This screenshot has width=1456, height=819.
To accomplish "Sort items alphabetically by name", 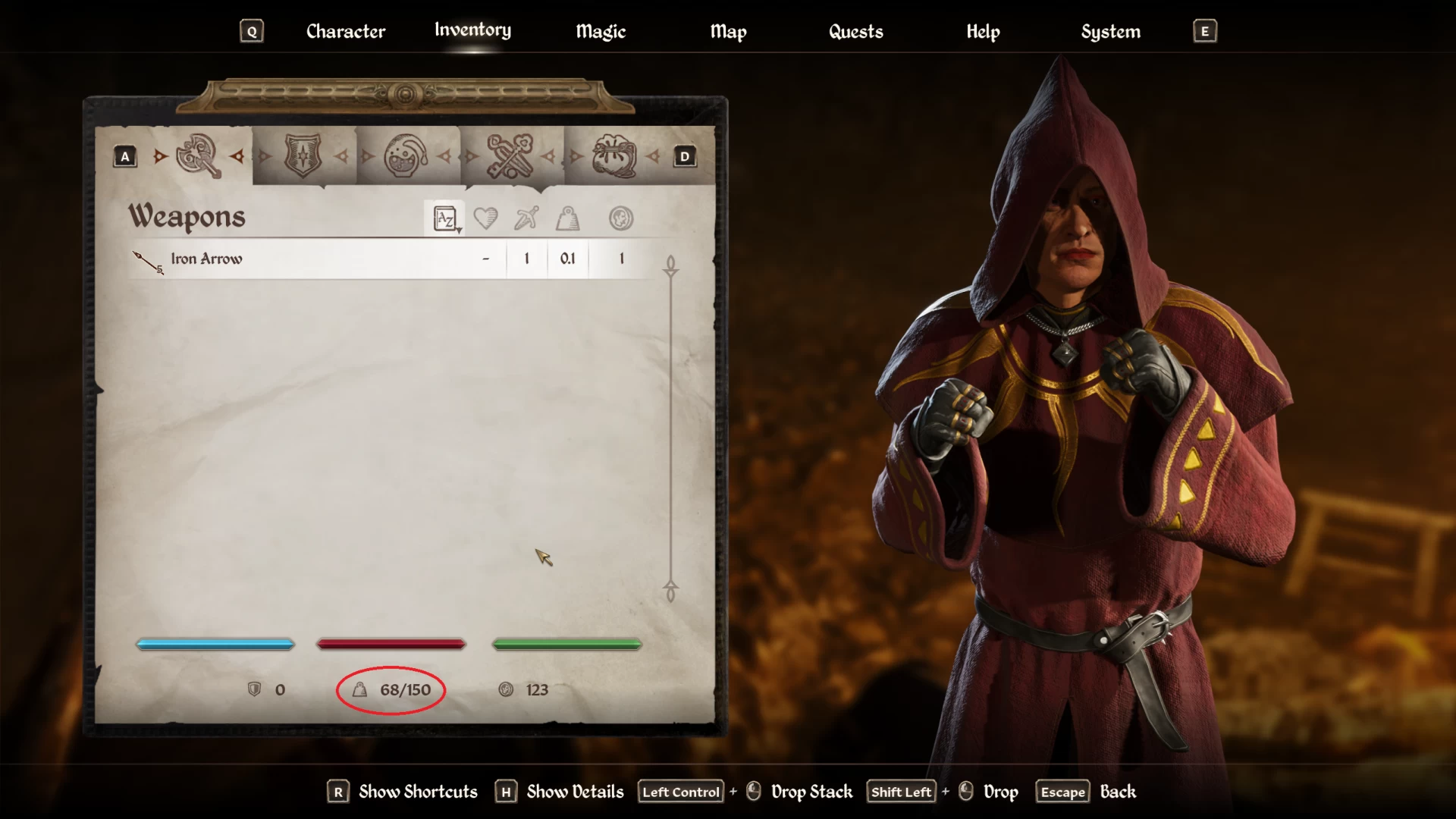I will pyautogui.click(x=445, y=219).
